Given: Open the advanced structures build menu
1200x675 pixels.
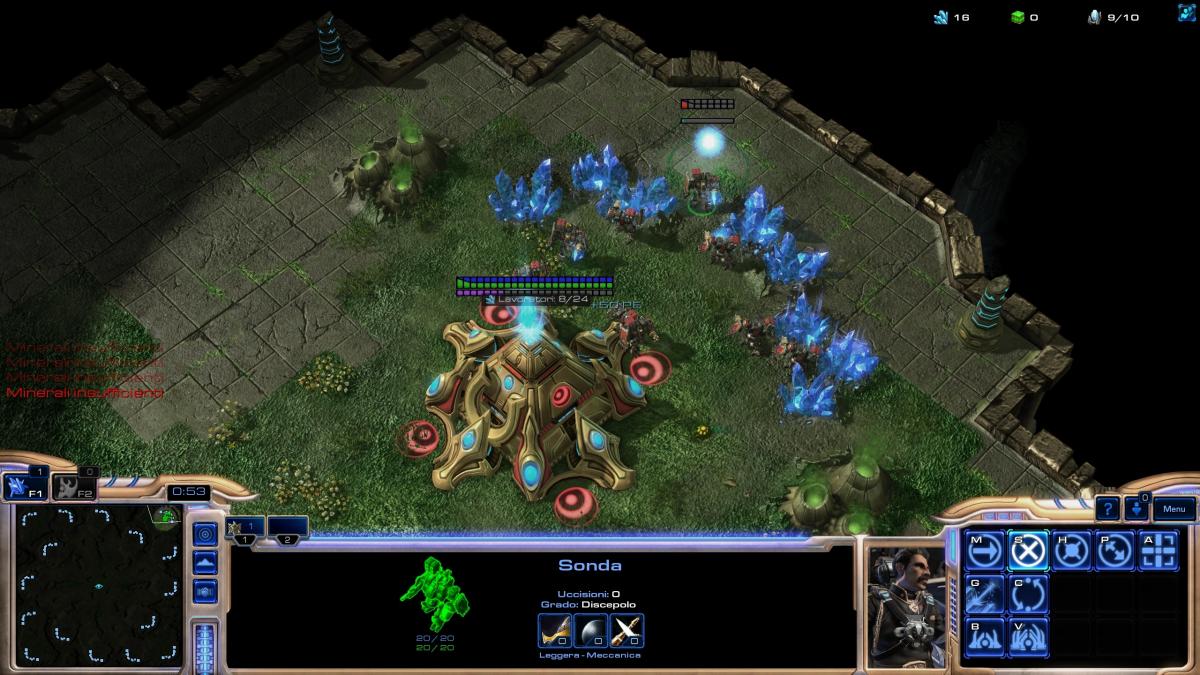Looking at the screenshot, I should (1029, 637).
